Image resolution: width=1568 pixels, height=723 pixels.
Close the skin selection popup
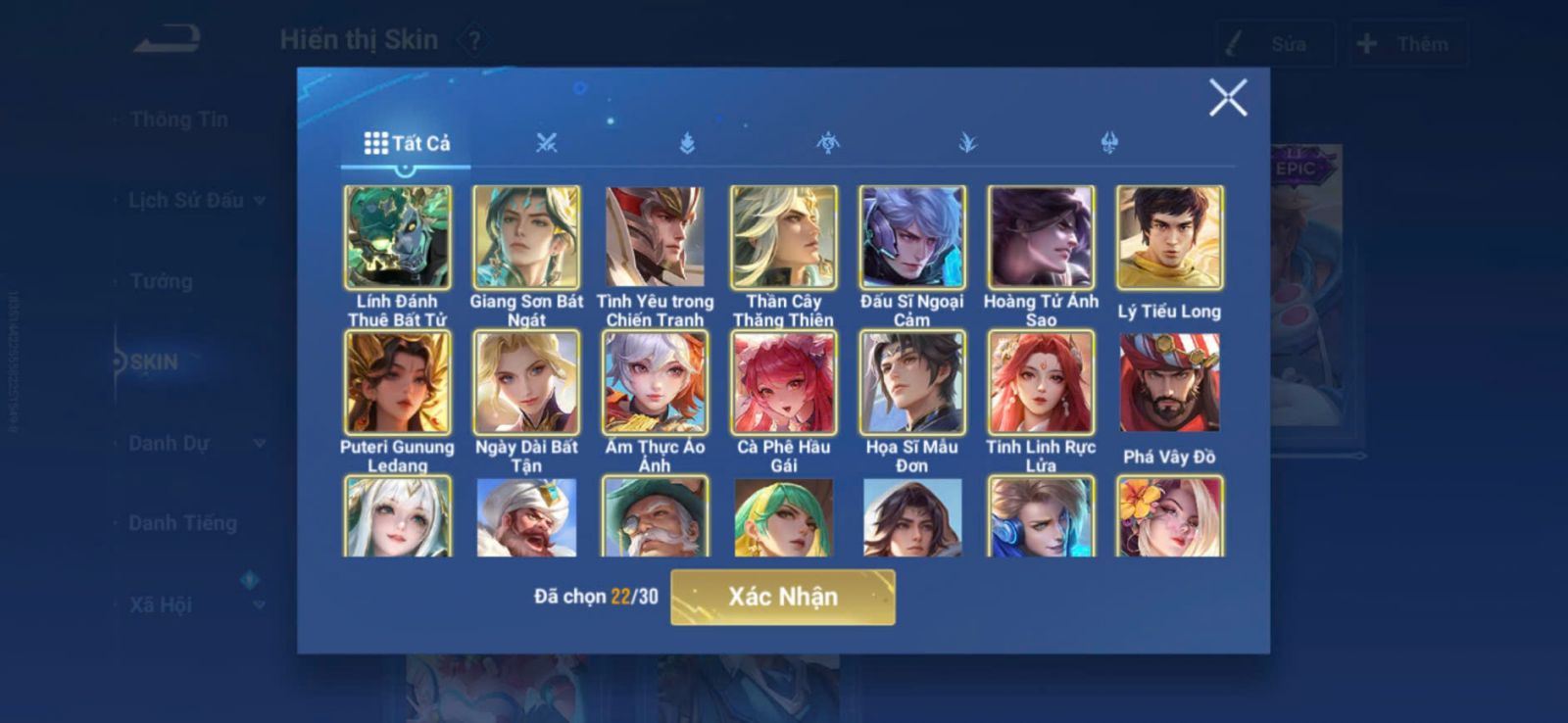tap(1227, 98)
